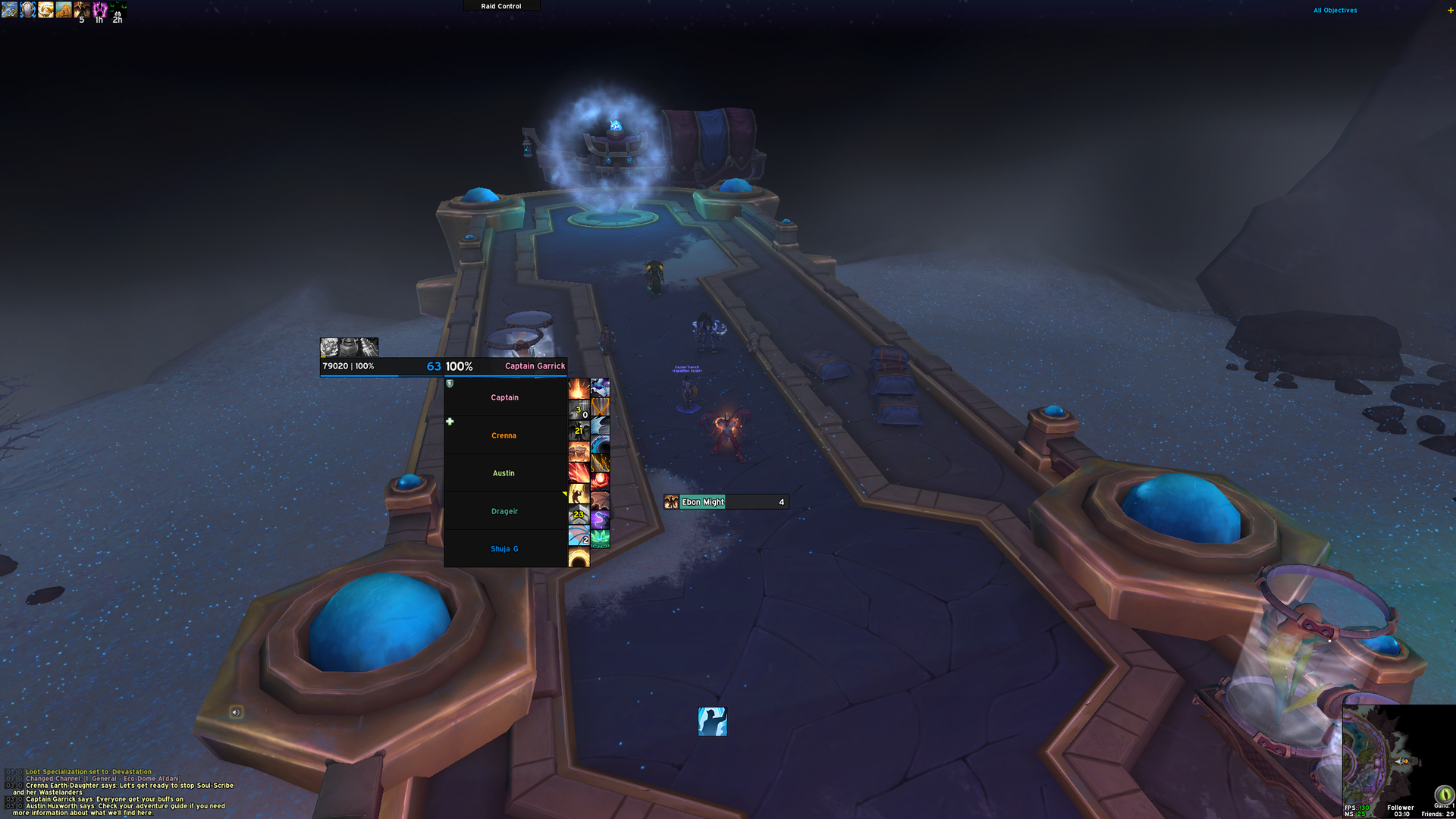
Task: Target Crenna in the party frames
Action: click(505, 435)
